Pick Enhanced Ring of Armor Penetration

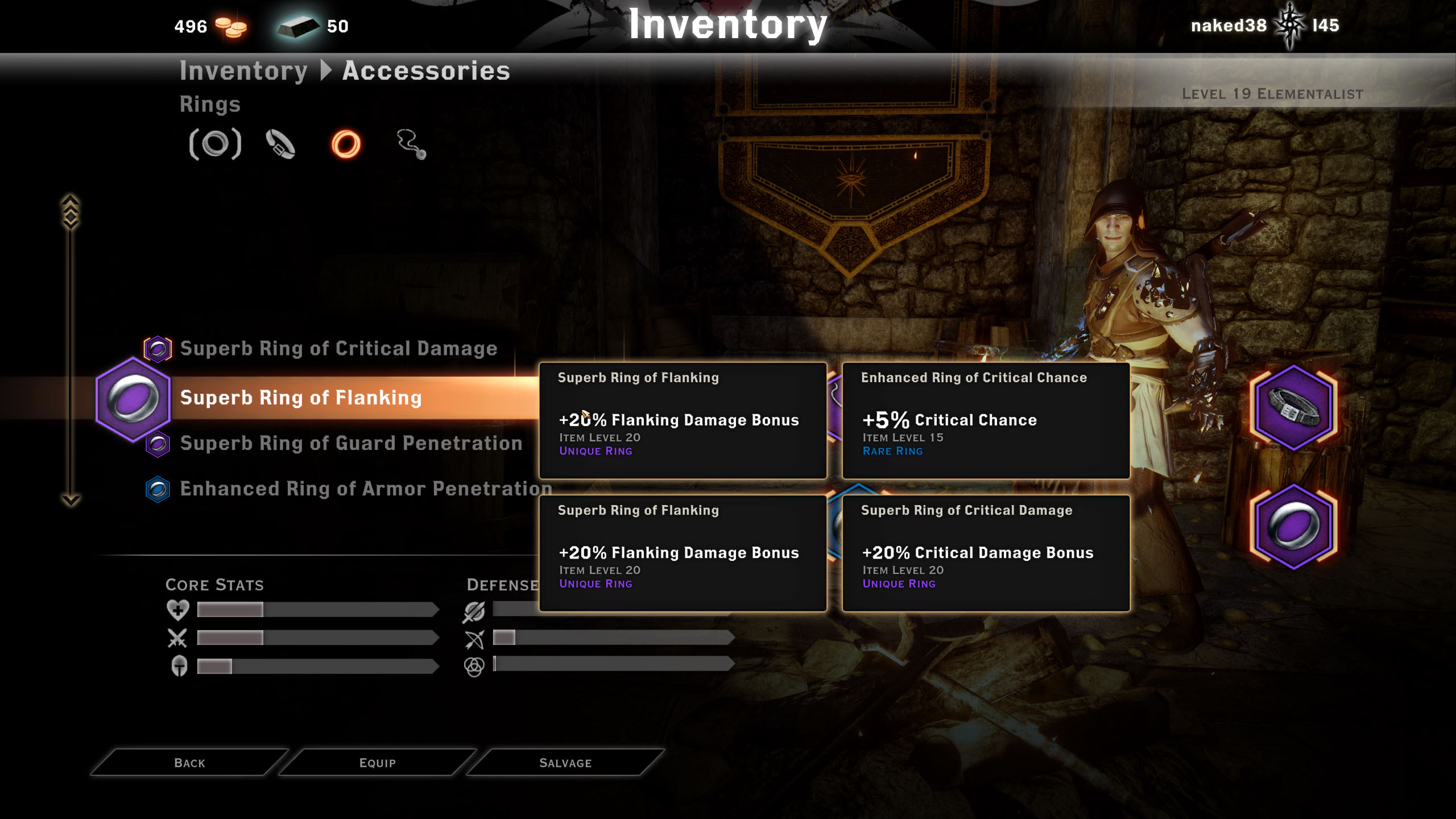point(366,489)
